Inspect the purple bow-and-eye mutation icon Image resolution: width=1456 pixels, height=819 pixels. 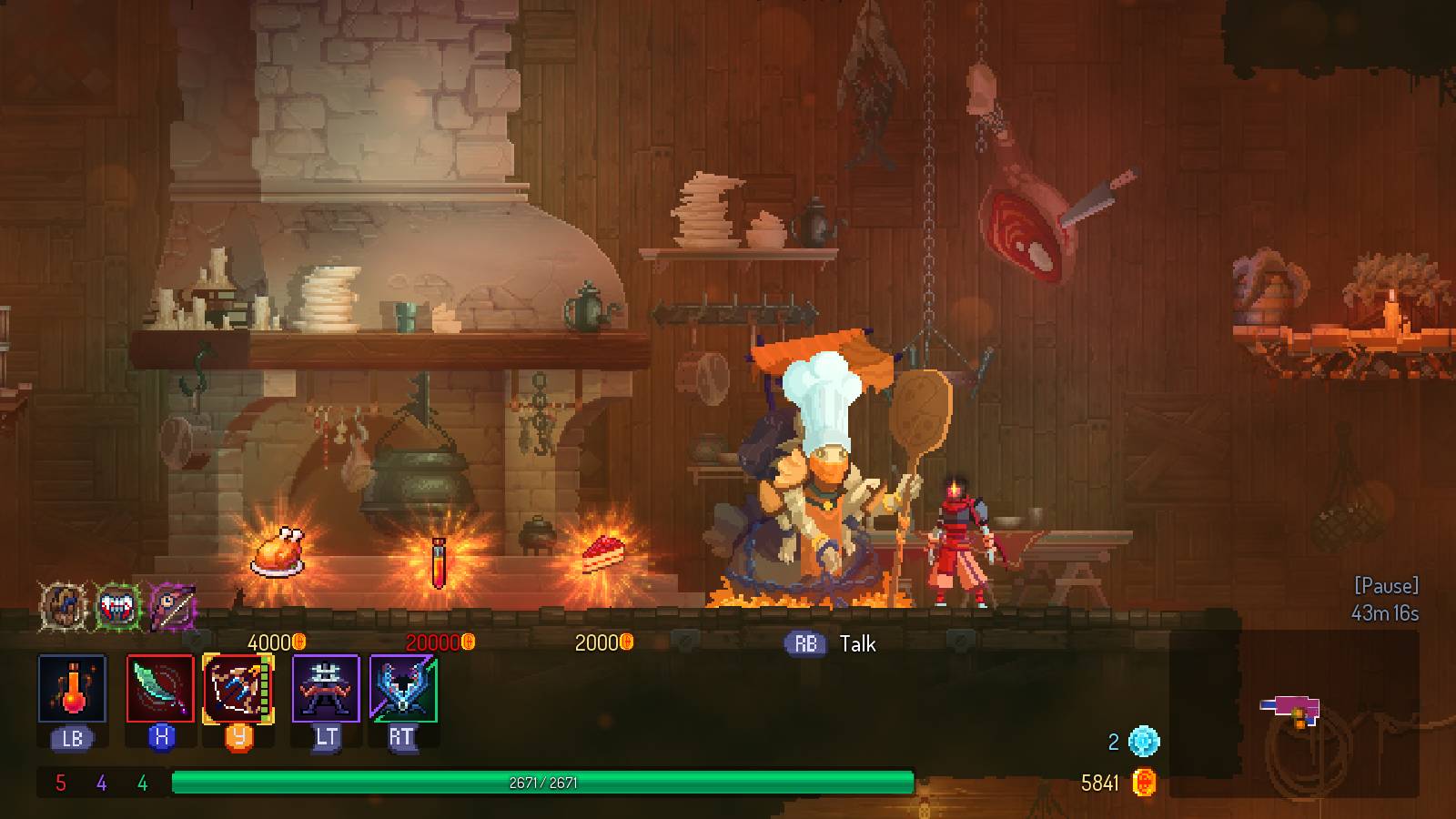(173, 605)
